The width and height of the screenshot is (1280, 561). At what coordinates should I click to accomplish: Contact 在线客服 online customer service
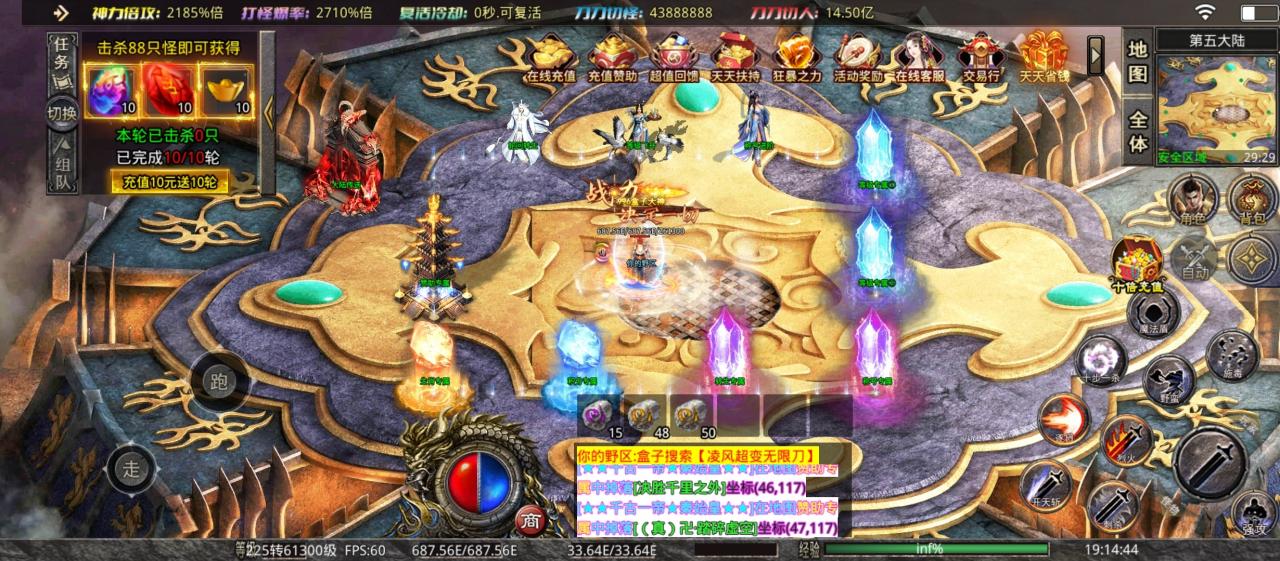click(920, 56)
